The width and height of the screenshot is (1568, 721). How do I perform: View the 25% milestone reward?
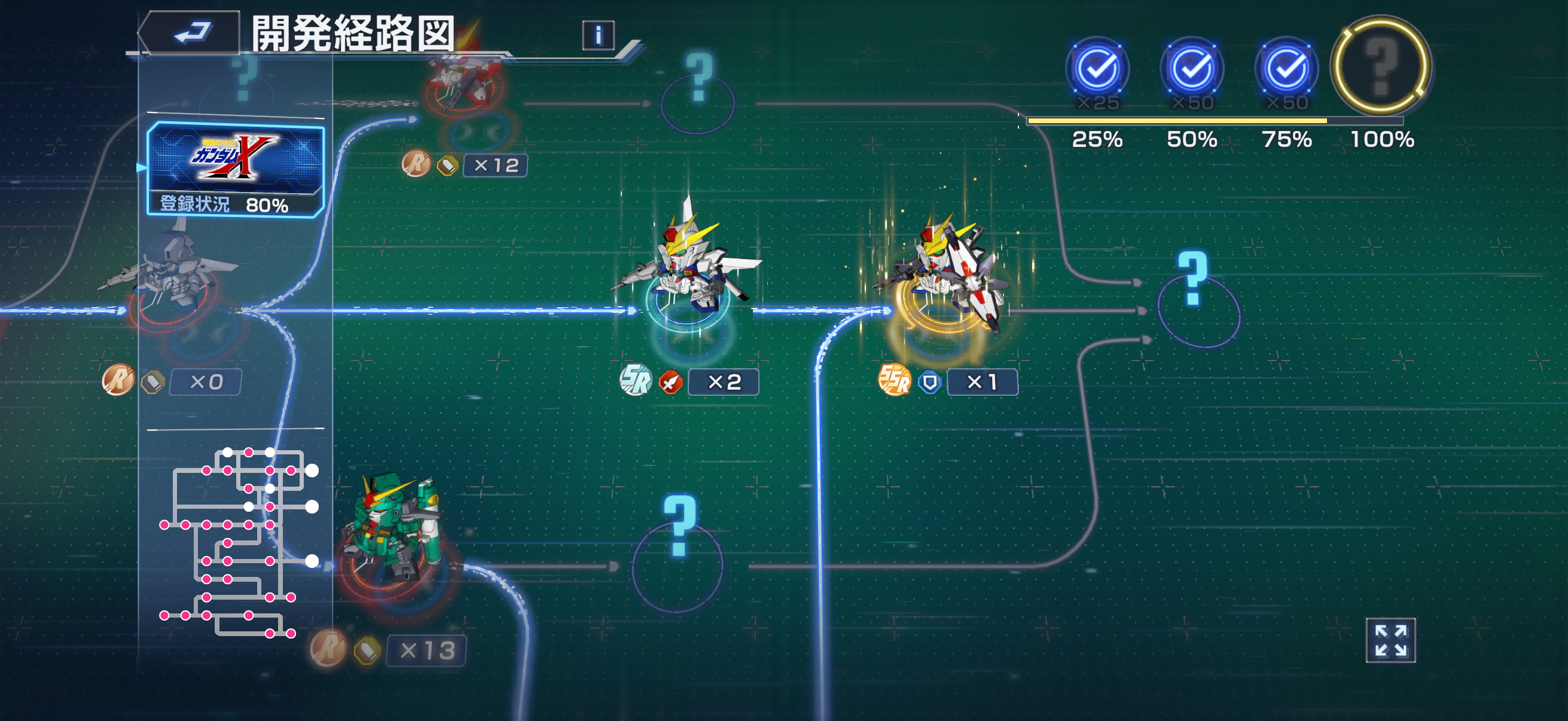pos(1097,69)
